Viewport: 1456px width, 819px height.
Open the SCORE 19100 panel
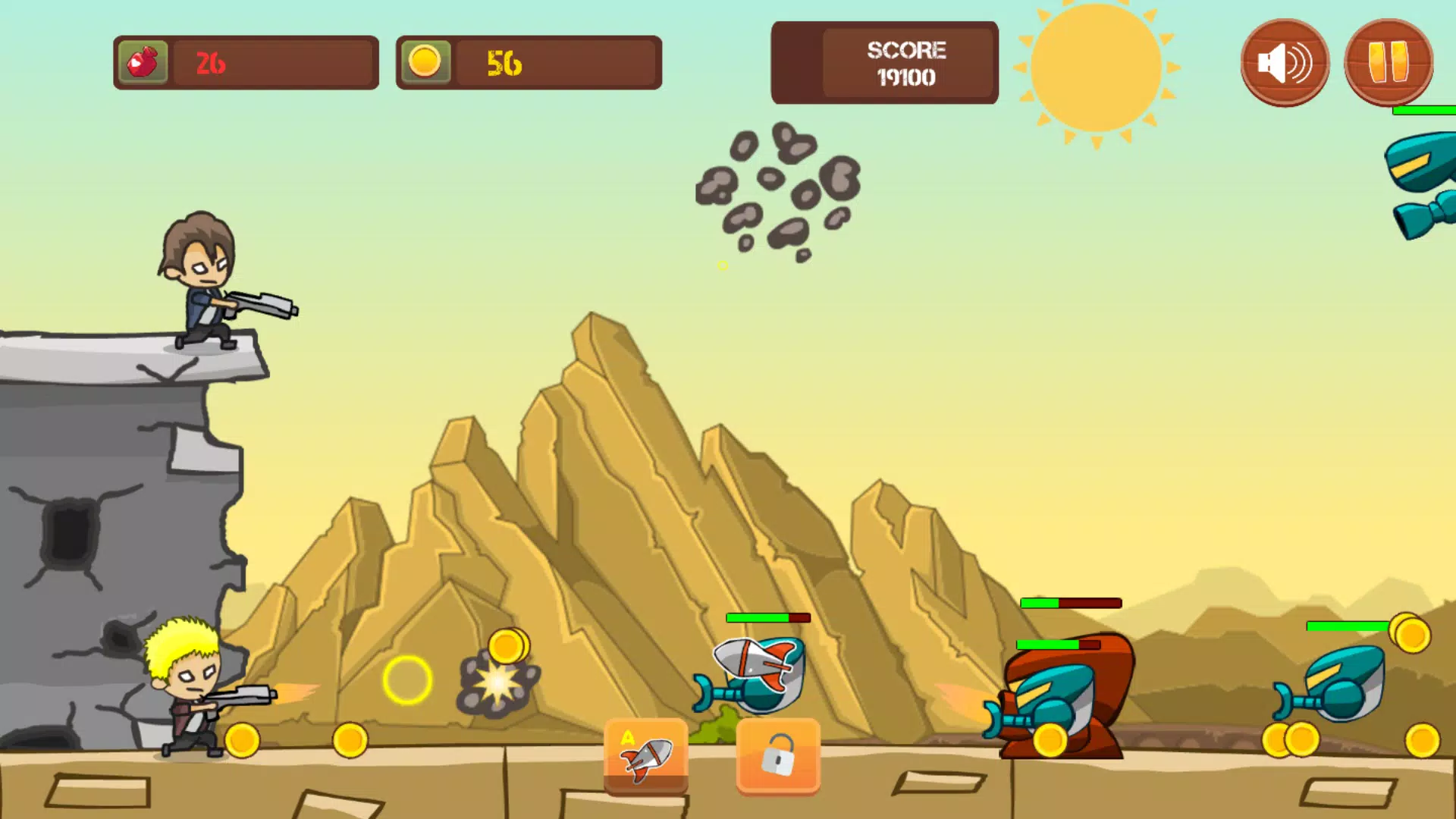pos(884,62)
